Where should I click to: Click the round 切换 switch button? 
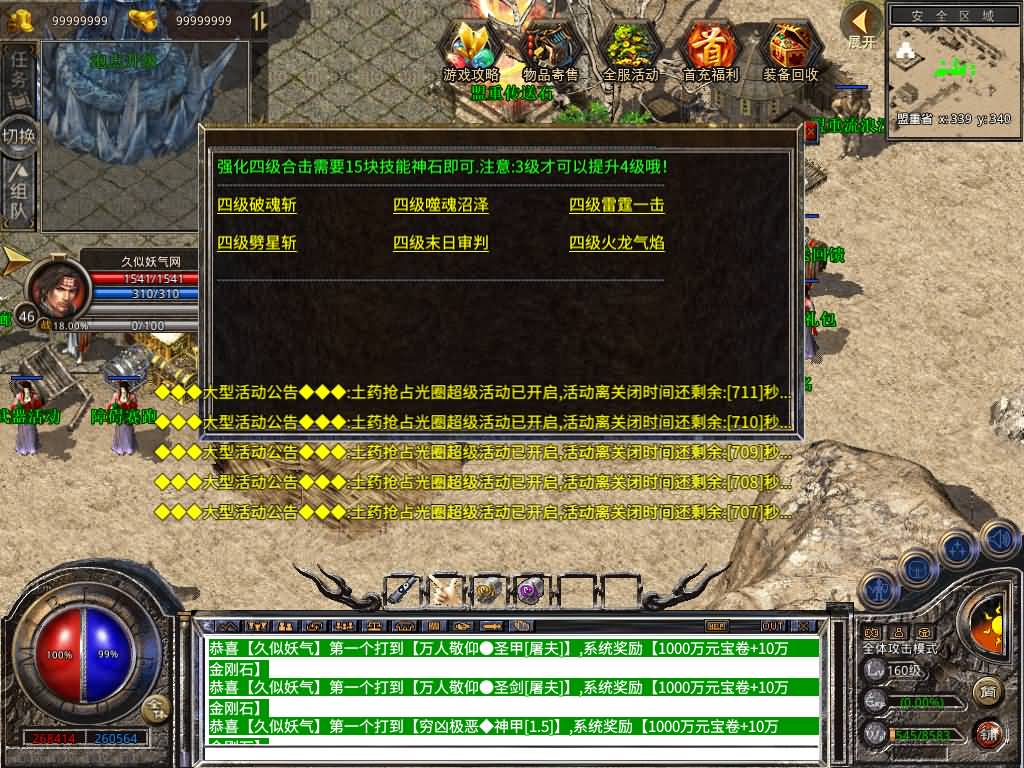click(19, 136)
